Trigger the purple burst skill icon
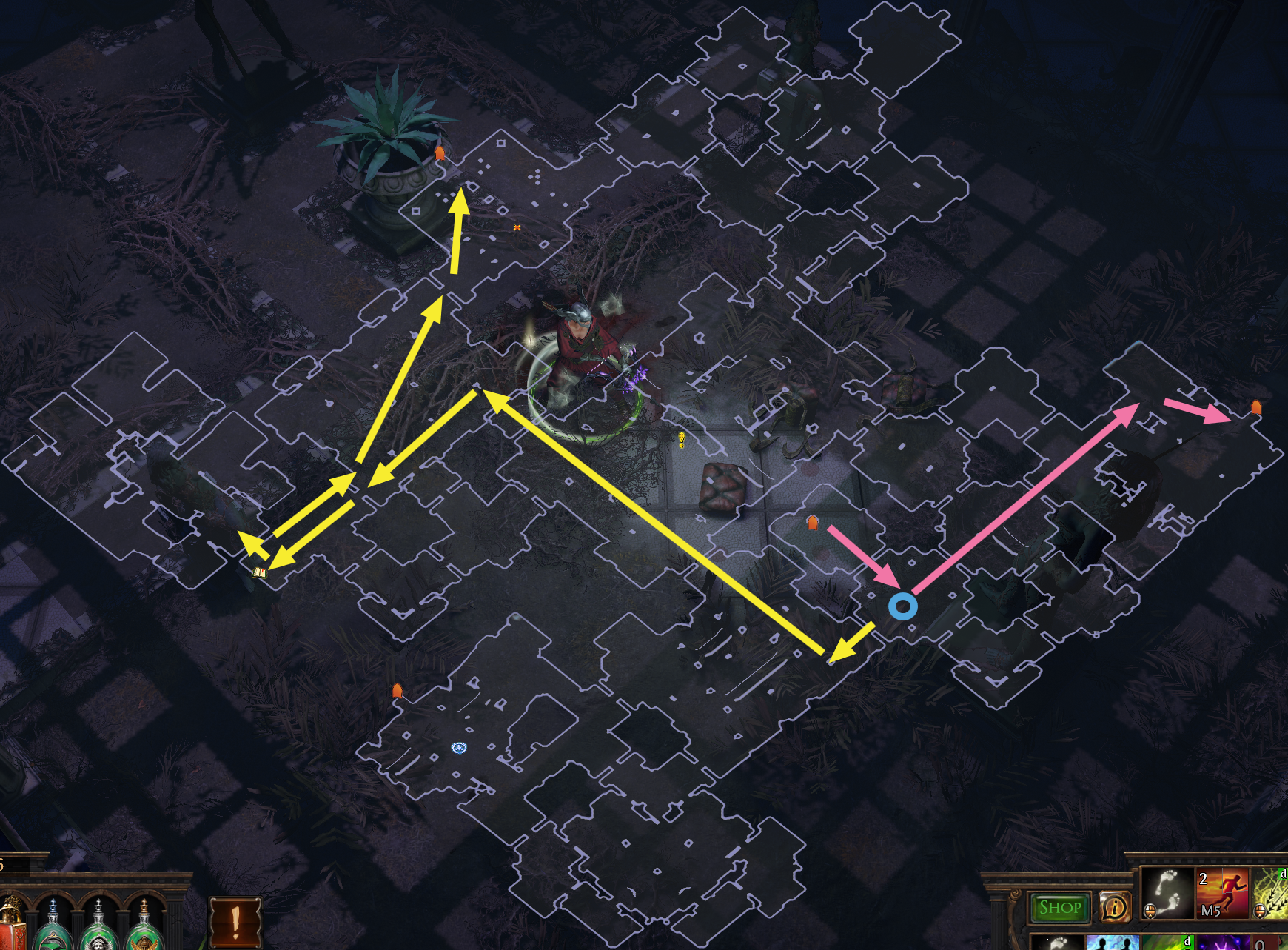The image size is (1288, 950). pos(1222,943)
